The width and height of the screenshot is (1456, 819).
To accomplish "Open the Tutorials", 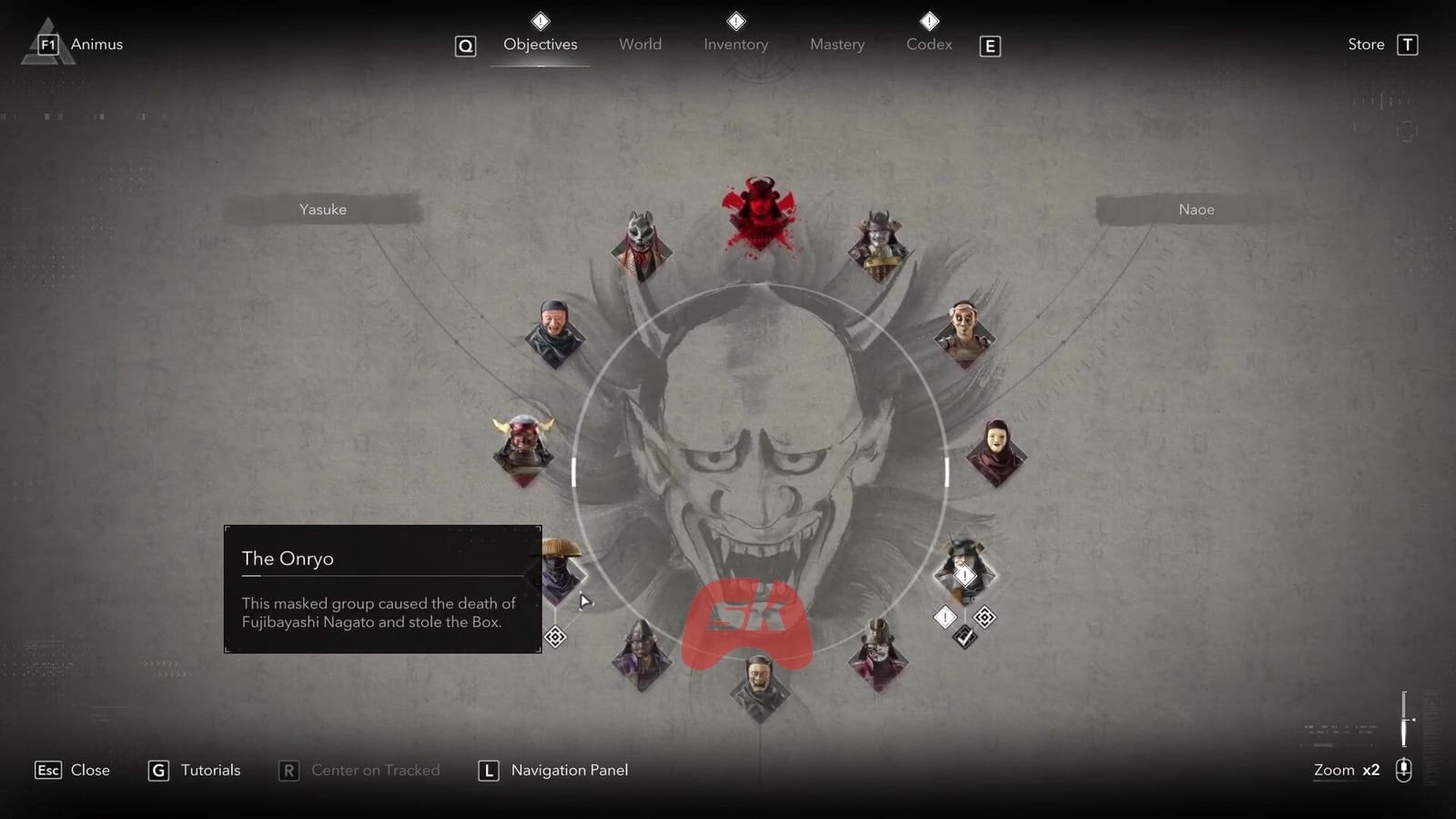I will point(193,770).
